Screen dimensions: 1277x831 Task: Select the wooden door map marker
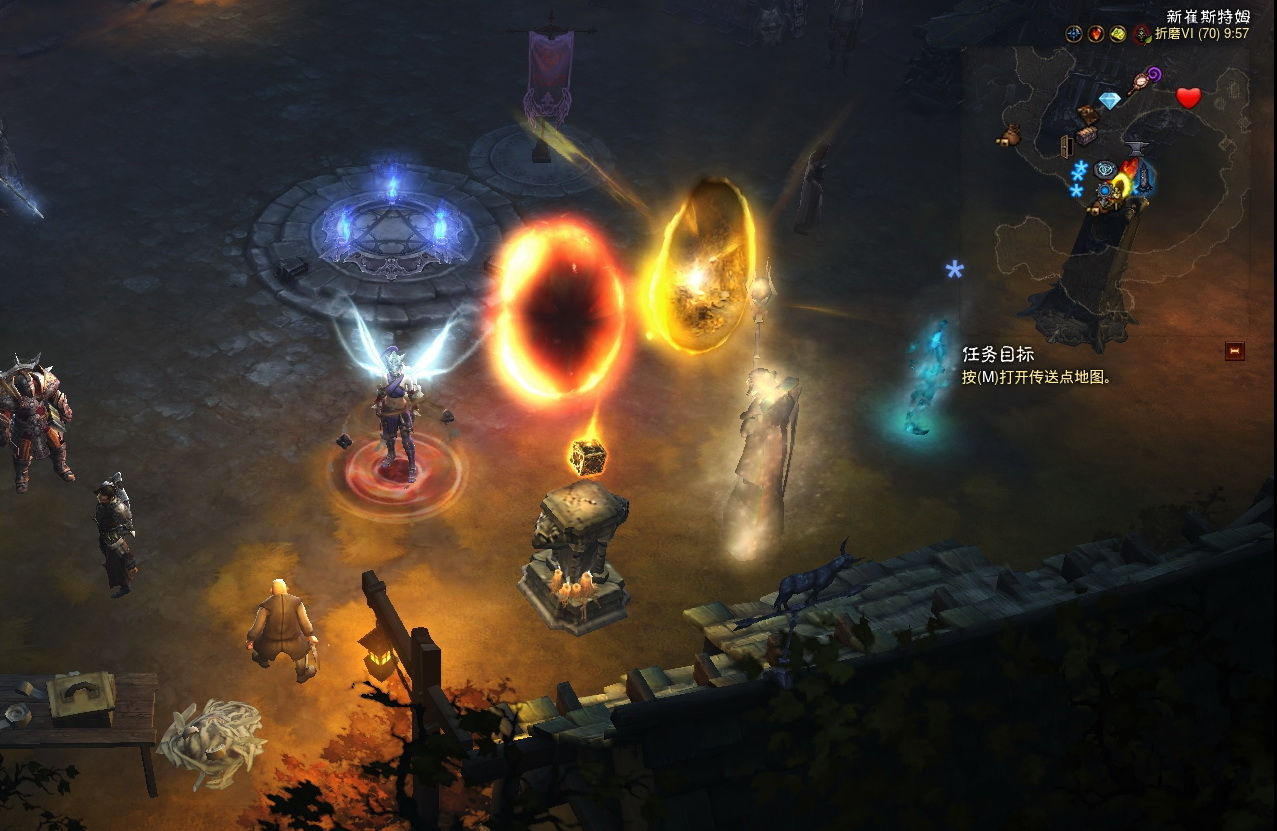pos(1067,146)
